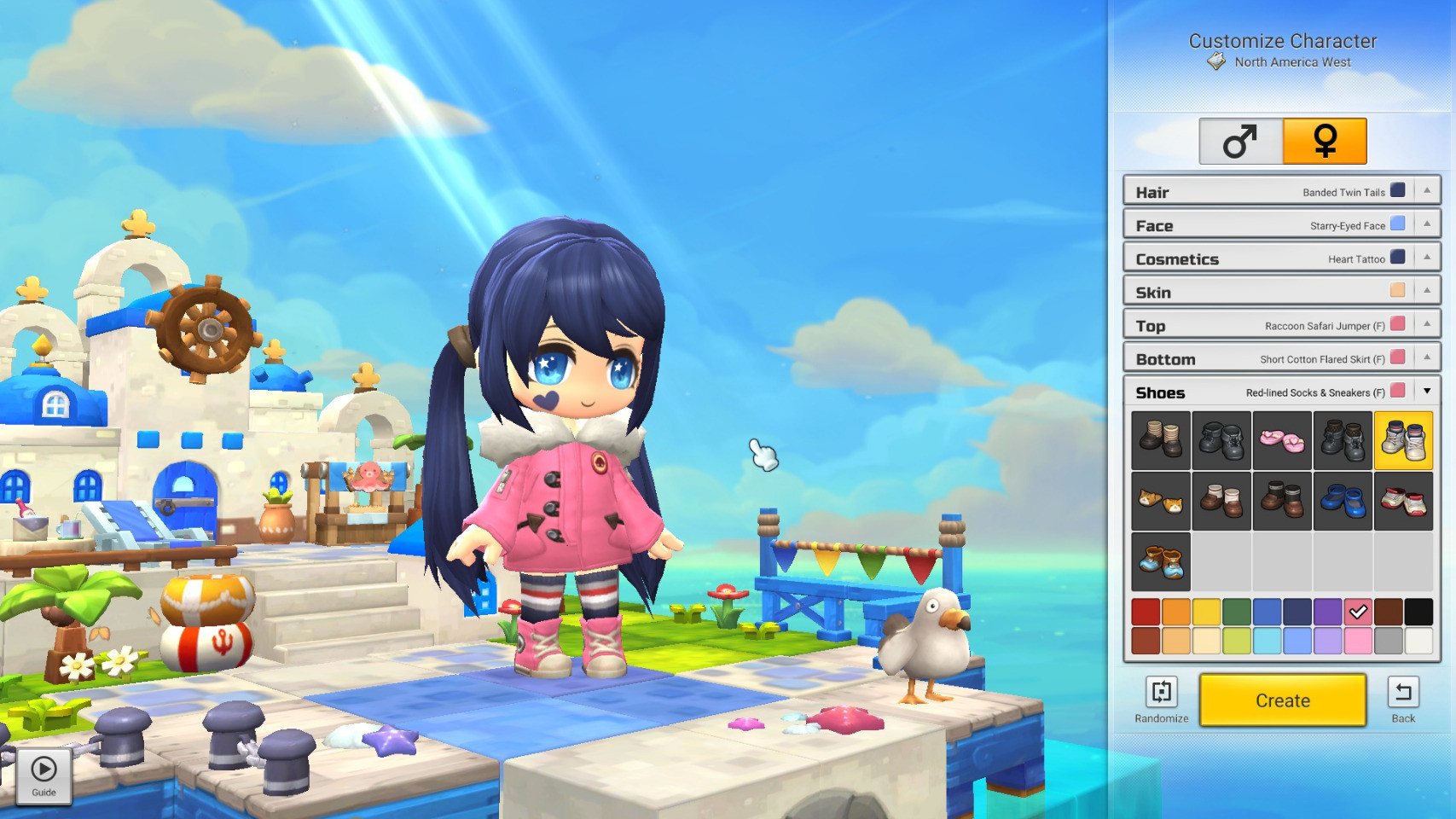
Task: Expand the Skin section
Action: 1426,291
